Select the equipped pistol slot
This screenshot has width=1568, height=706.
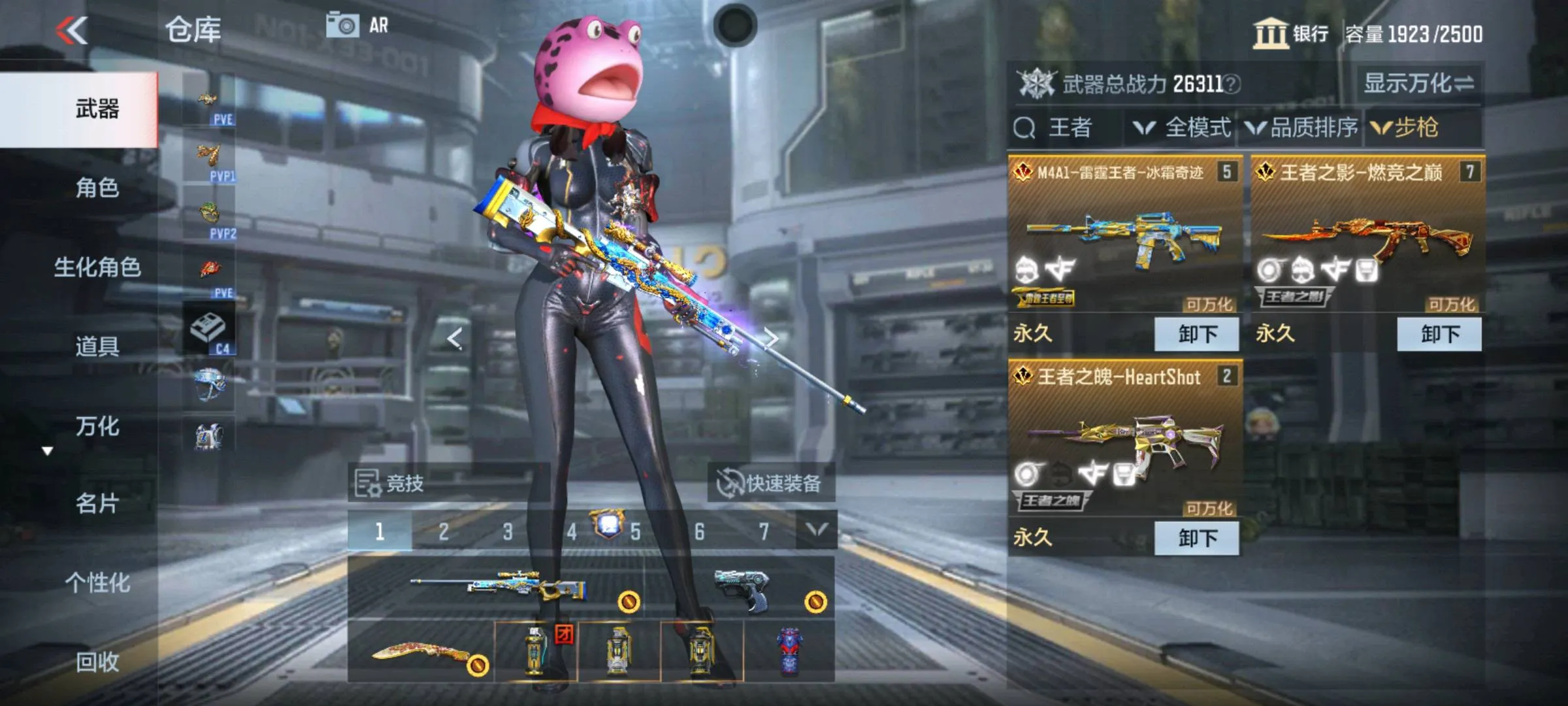coord(740,588)
